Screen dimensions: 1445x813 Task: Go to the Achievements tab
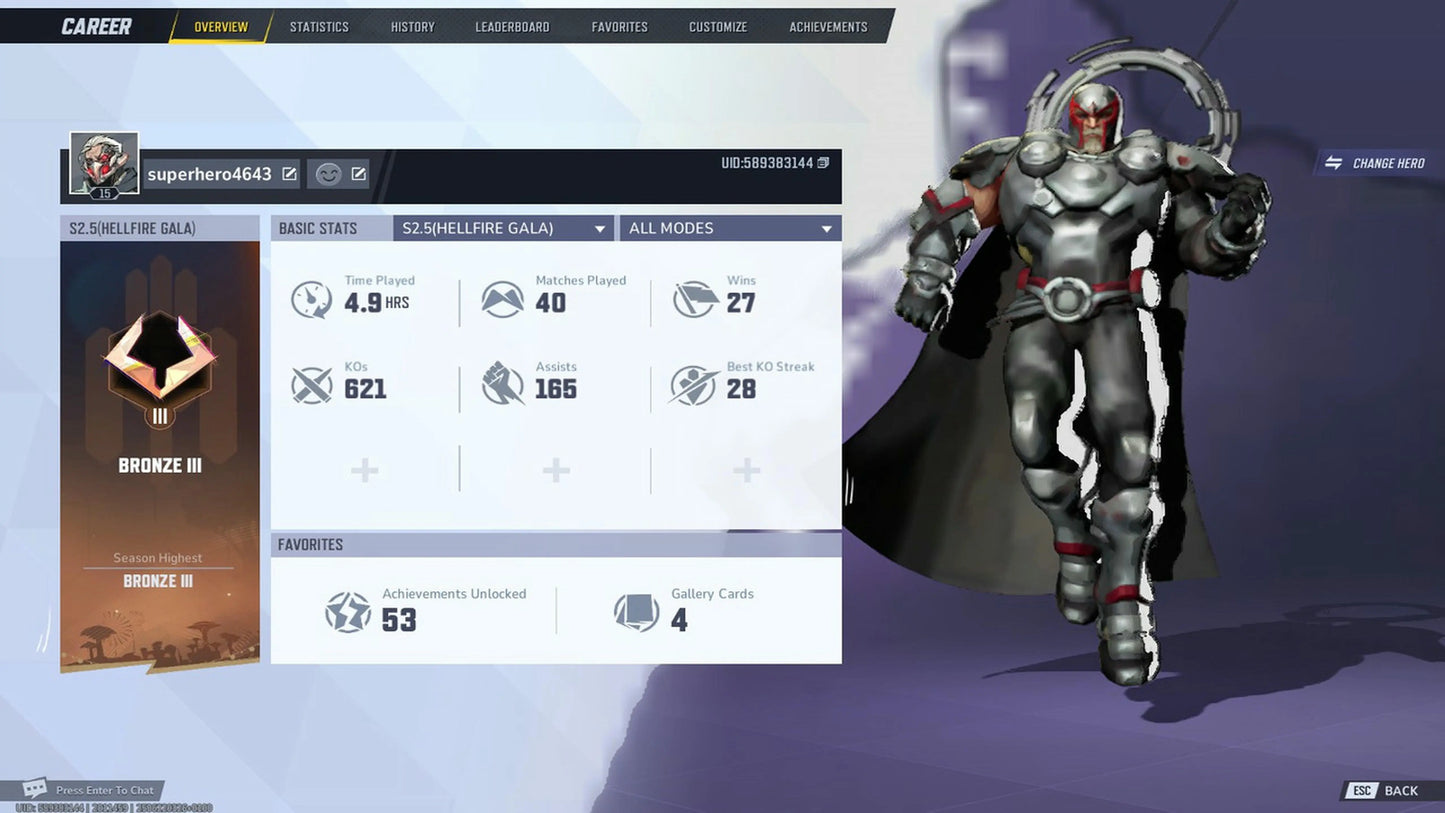click(827, 26)
